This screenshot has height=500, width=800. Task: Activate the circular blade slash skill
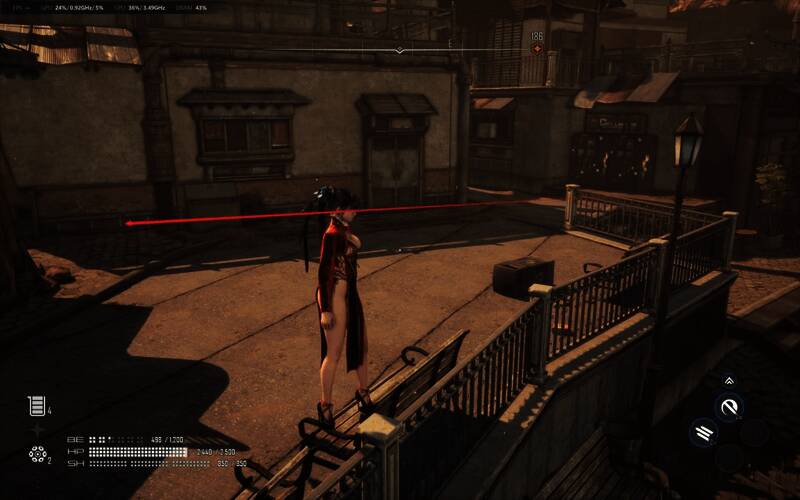[x=729, y=407]
